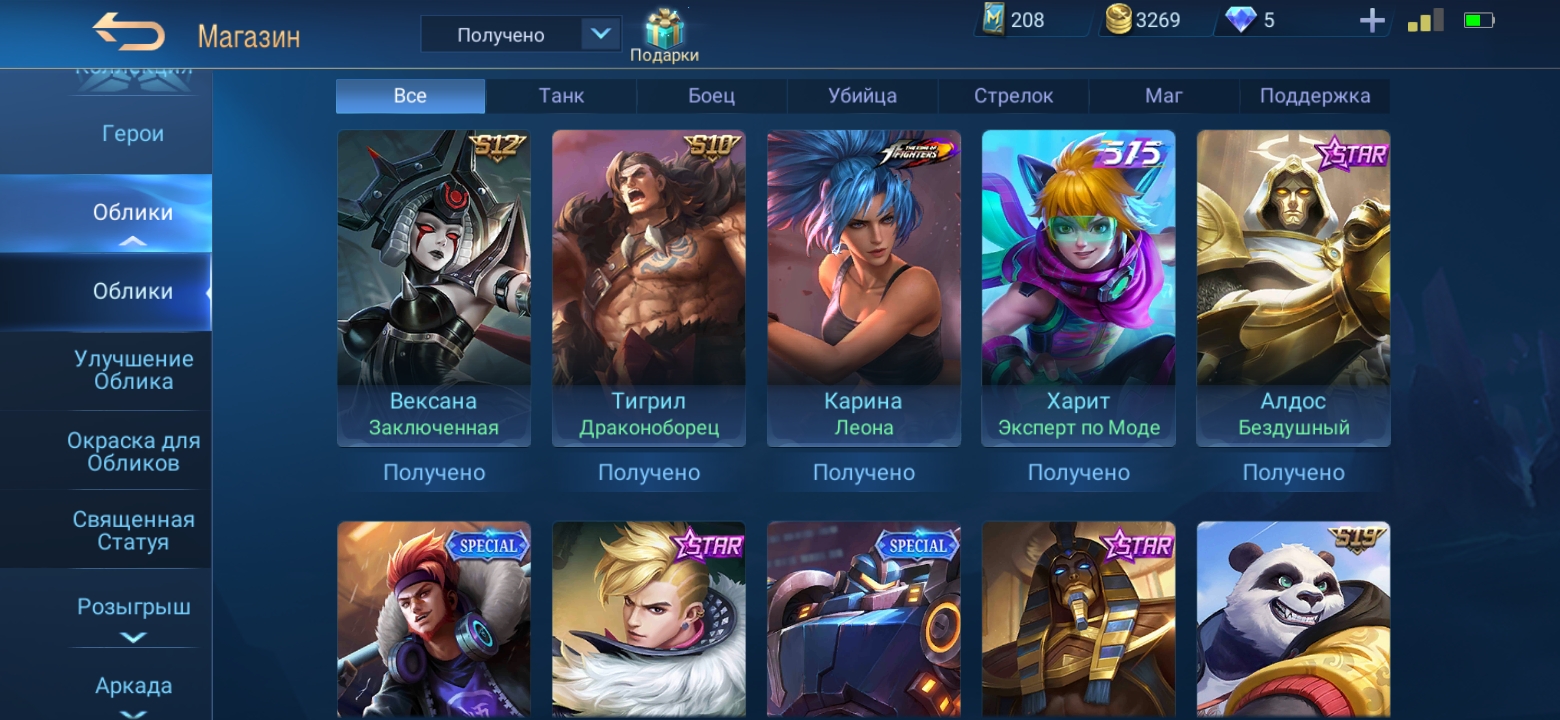Screen dimensions: 1560x720
Task: View the Поддержка category
Action: pyautogui.click(x=1314, y=96)
